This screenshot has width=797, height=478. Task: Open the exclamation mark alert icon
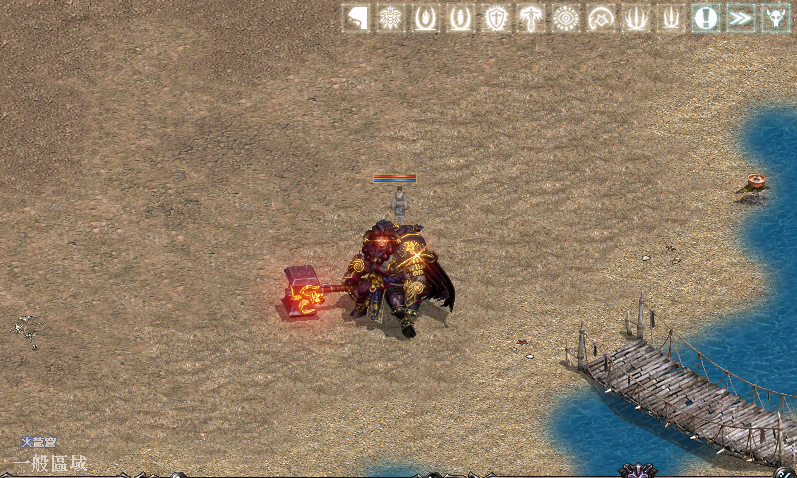pos(706,18)
